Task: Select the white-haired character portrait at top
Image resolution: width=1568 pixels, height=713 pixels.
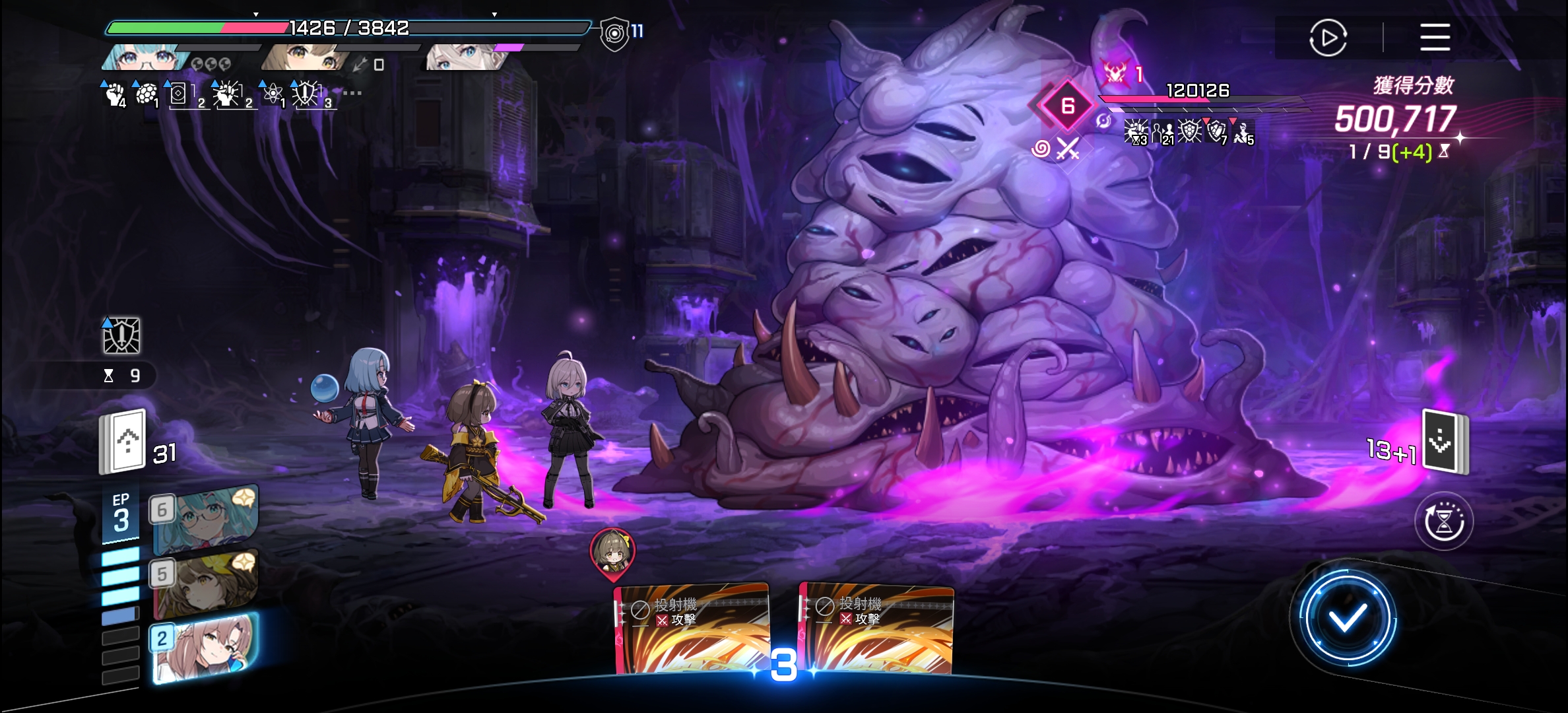Action: 465,57
